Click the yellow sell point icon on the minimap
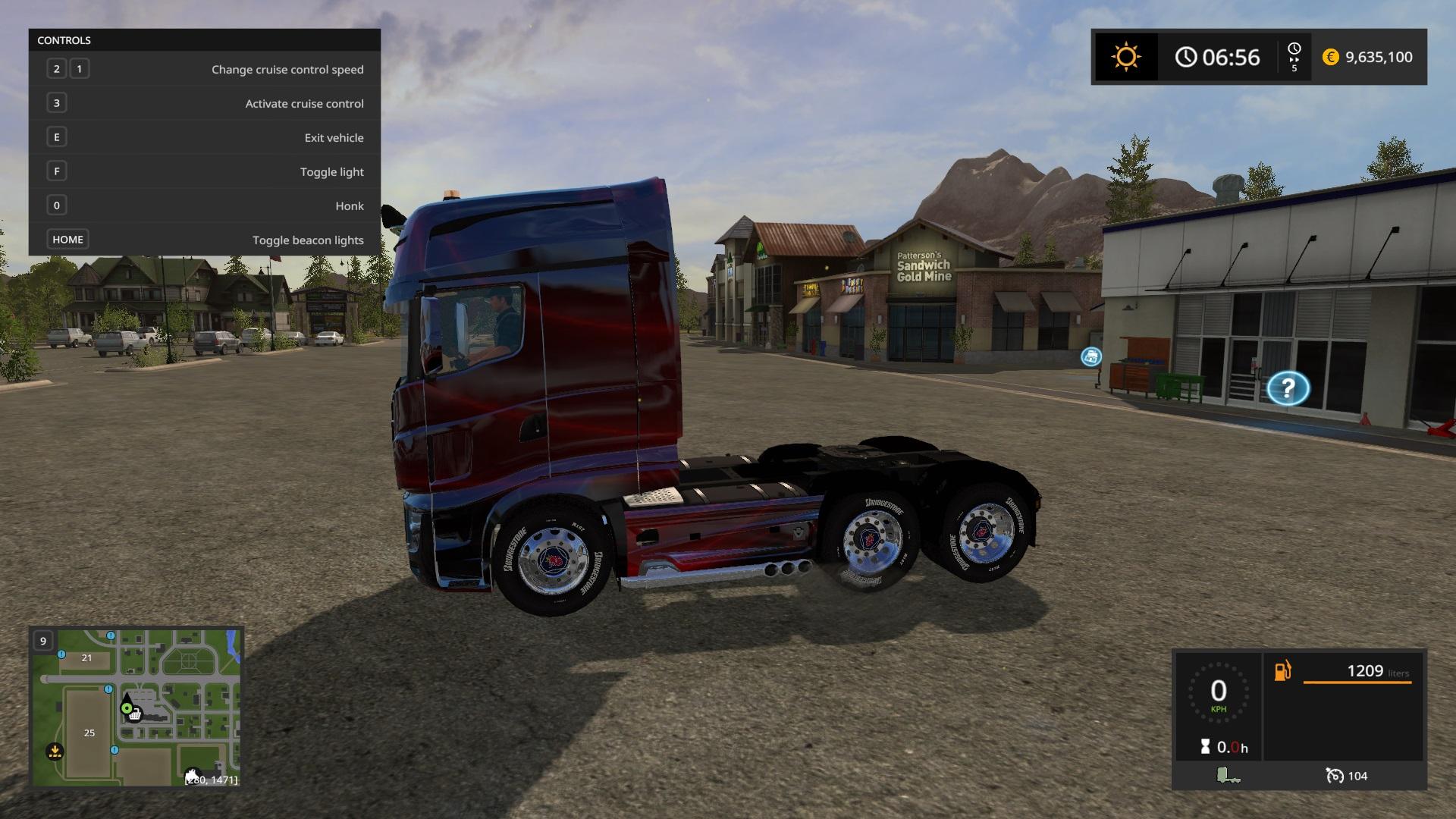The height and width of the screenshot is (819, 1456). [55, 750]
